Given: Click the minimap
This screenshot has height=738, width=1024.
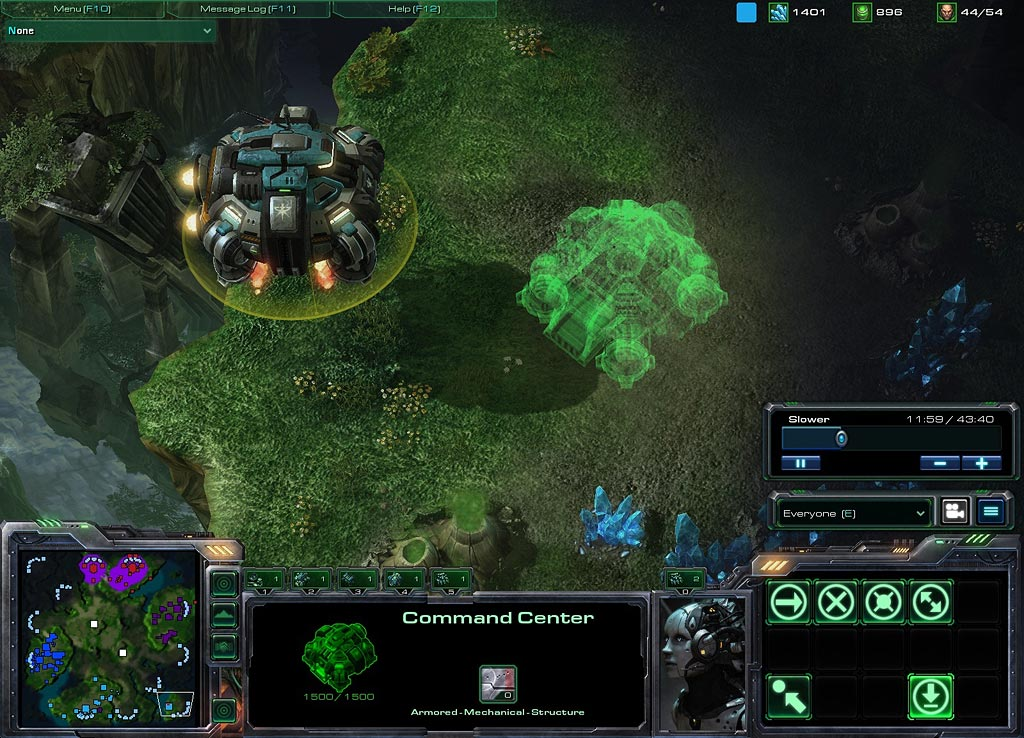Looking at the screenshot, I should click(x=109, y=636).
